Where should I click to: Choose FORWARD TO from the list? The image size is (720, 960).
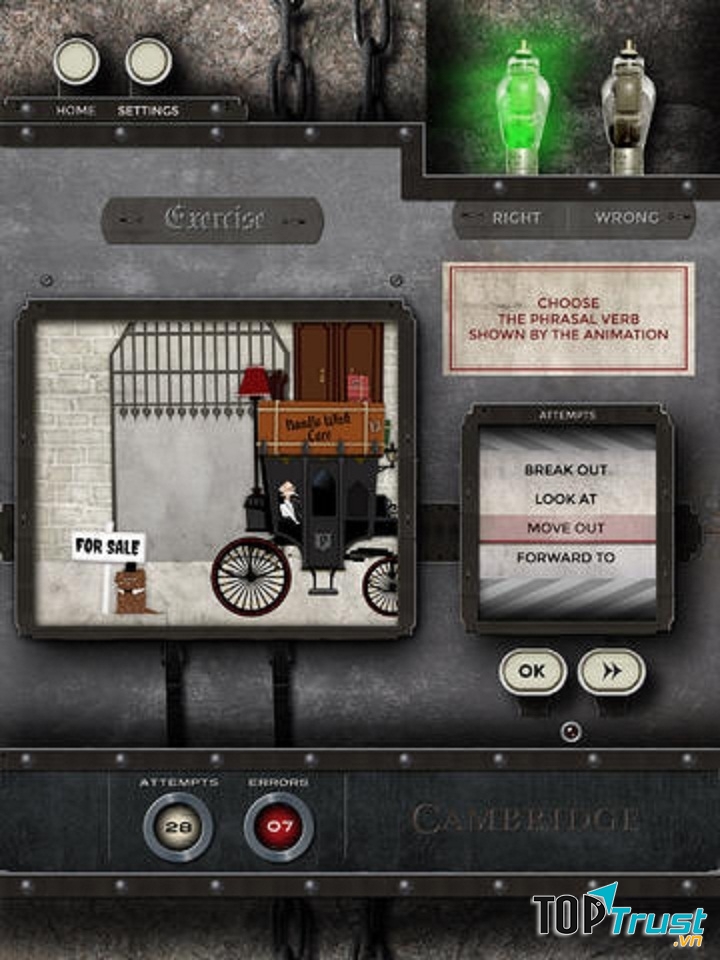(x=566, y=557)
